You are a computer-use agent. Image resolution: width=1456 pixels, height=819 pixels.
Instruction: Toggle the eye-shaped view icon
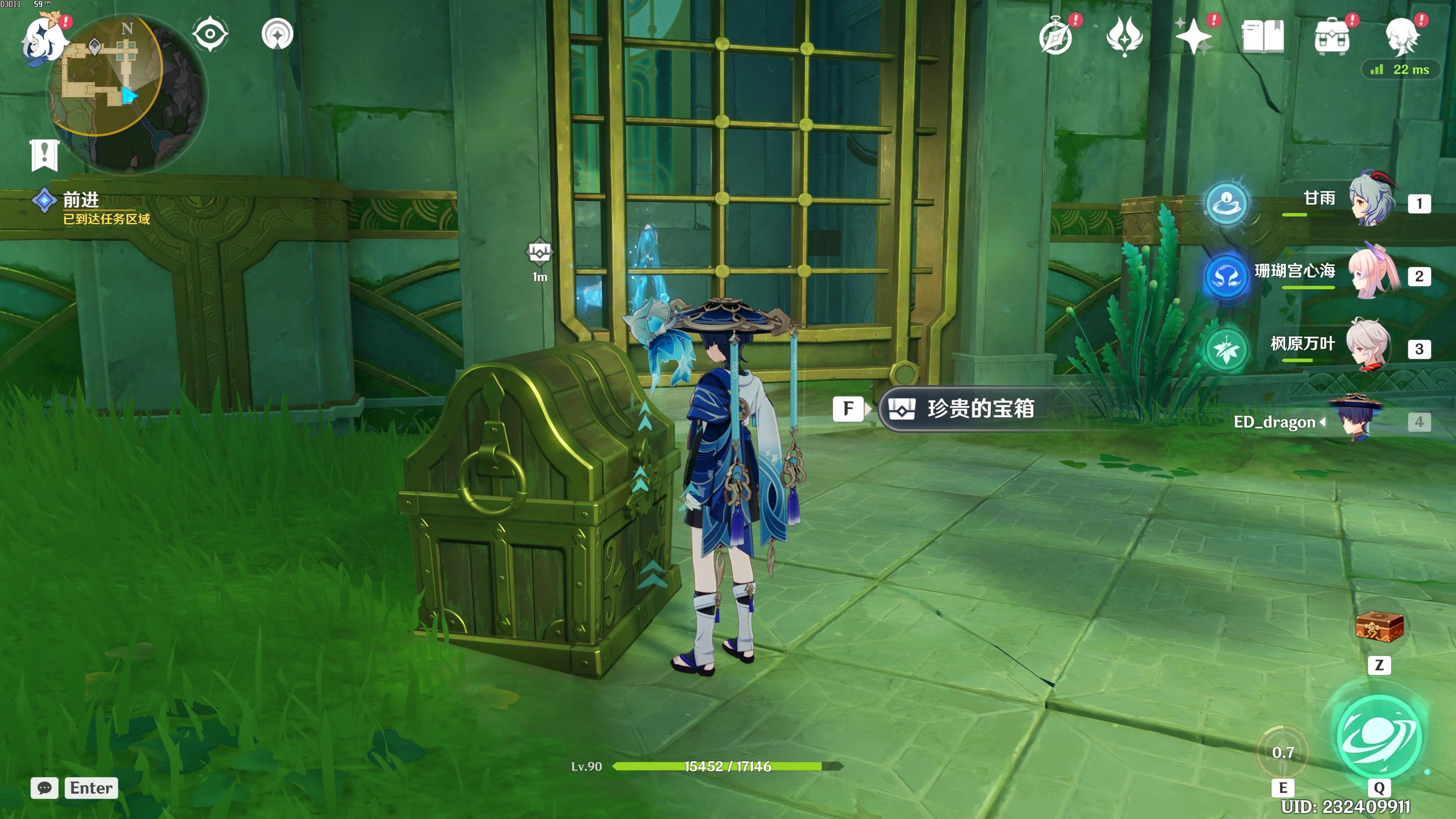click(210, 34)
